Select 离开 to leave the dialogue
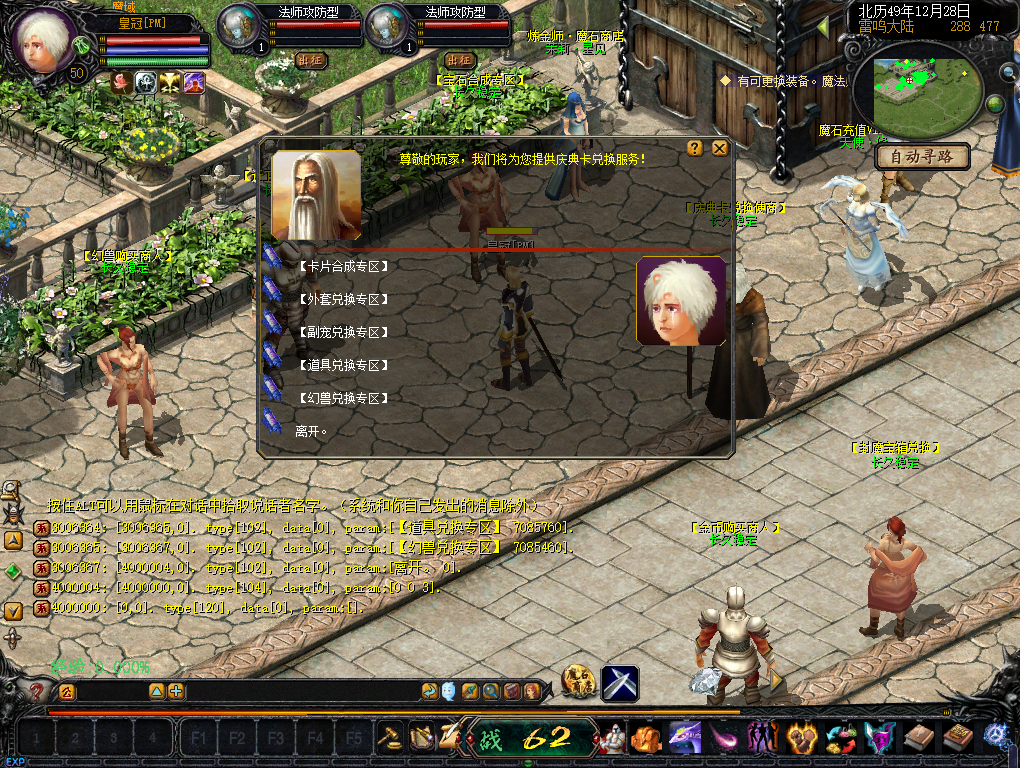Image resolution: width=1020 pixels, height=768 pixels. (x=311, y=431)
